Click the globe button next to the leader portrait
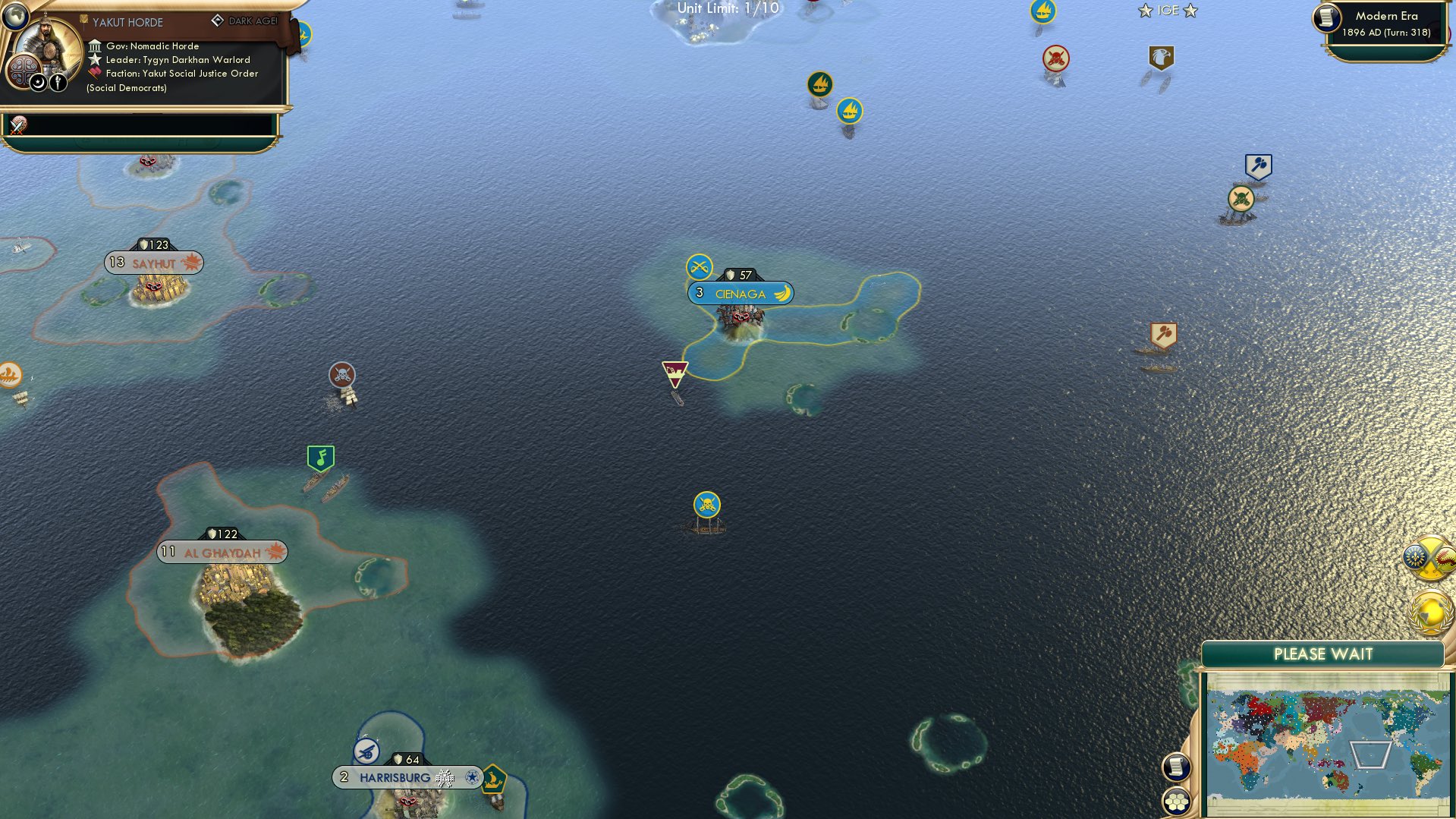 coord(17,17)
